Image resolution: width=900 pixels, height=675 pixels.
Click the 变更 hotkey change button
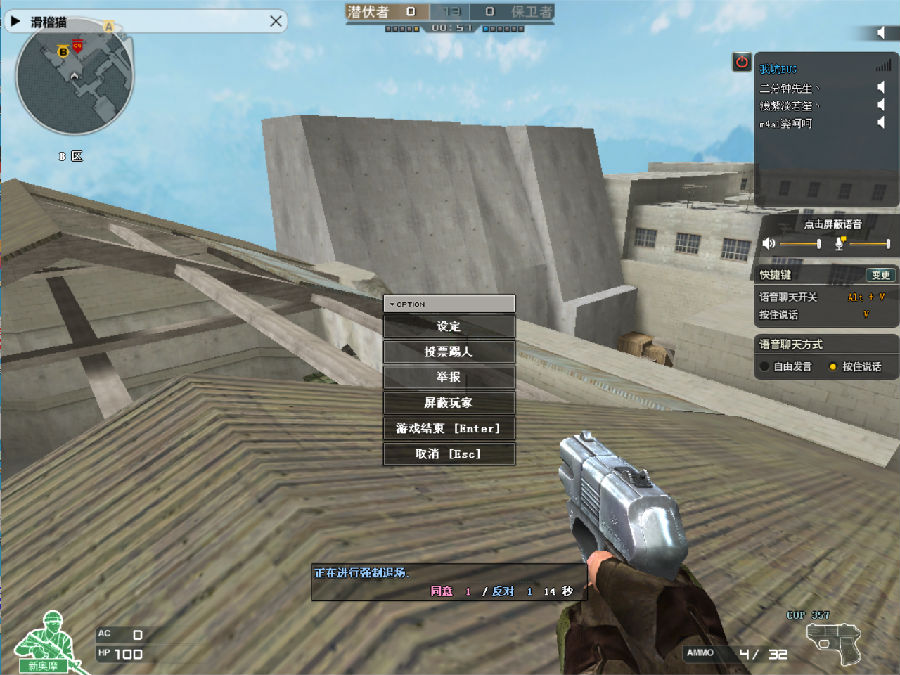880,275
